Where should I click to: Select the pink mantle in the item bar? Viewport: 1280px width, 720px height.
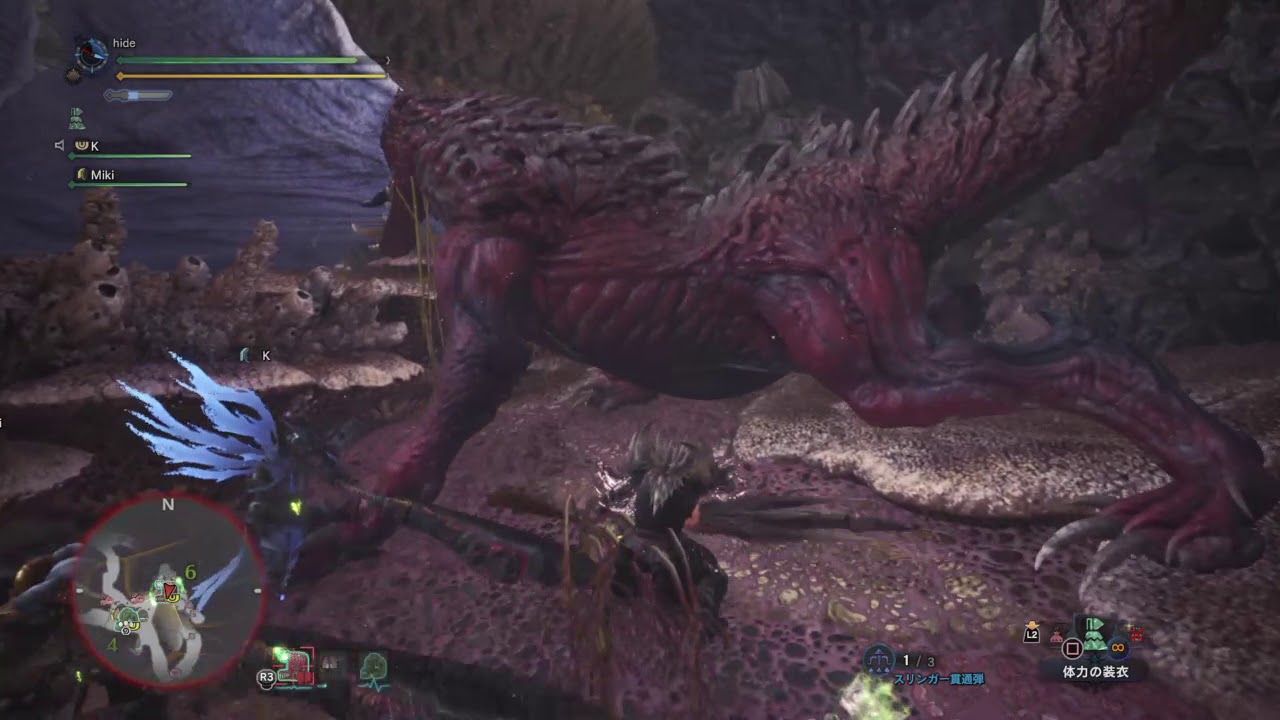point(1056,634)
